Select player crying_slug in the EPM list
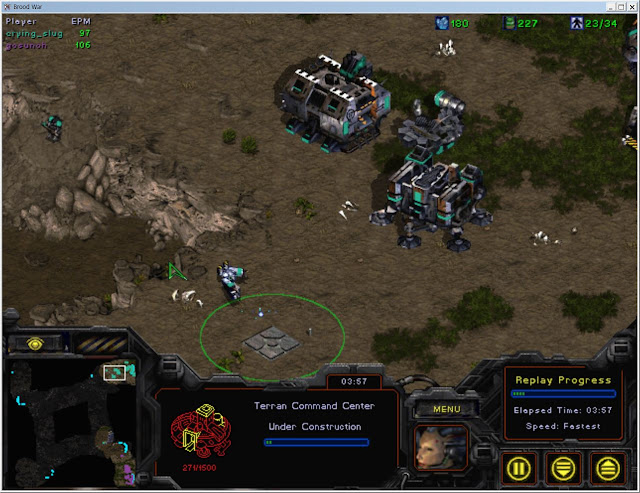The width and height of the screenshot is (640, 493). point(35,33)
